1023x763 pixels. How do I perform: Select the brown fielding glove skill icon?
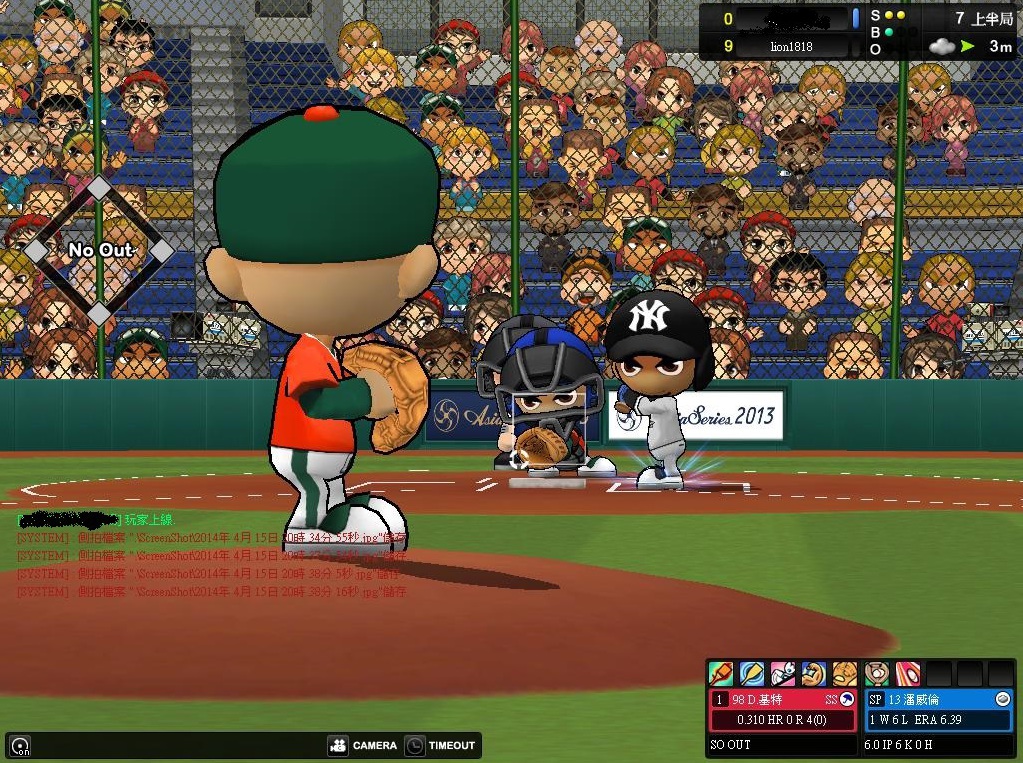click(x=845, y=673)
